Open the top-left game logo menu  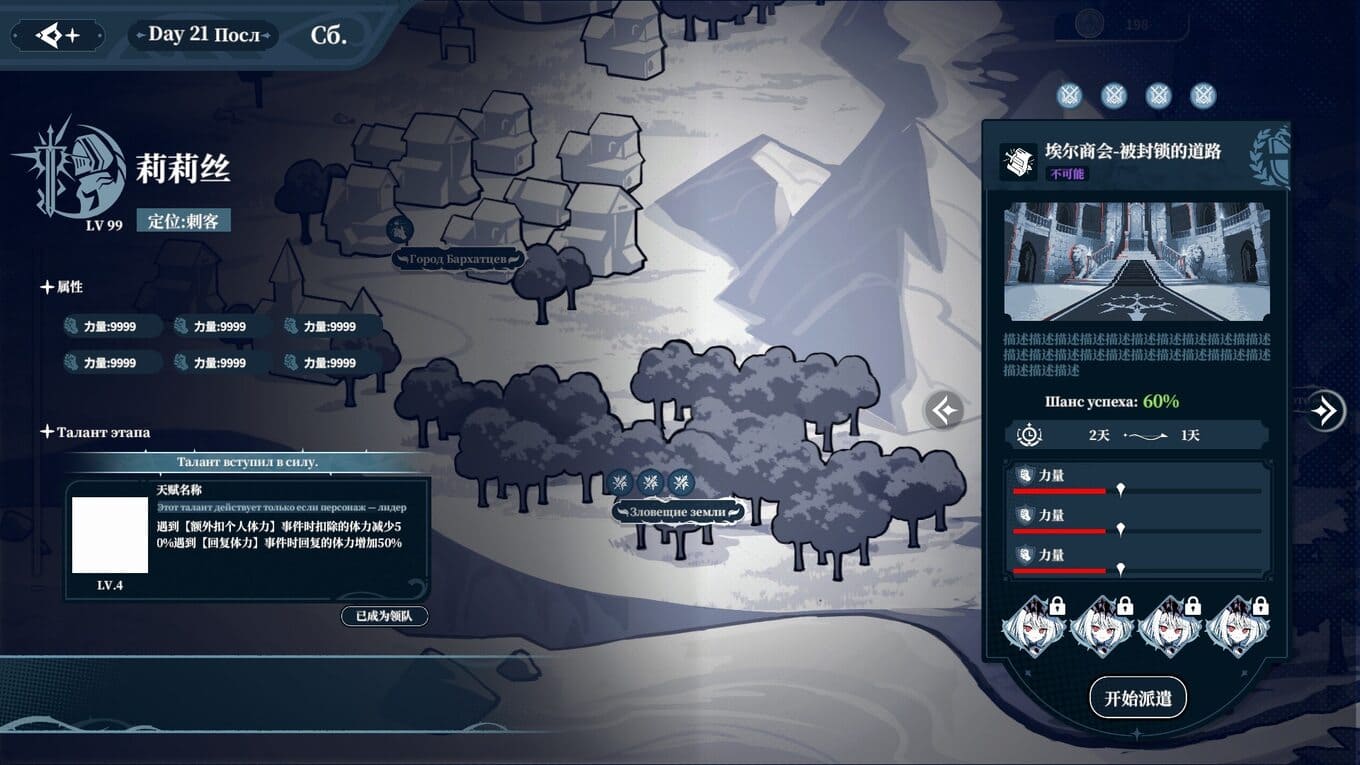[x=58, y=36]
